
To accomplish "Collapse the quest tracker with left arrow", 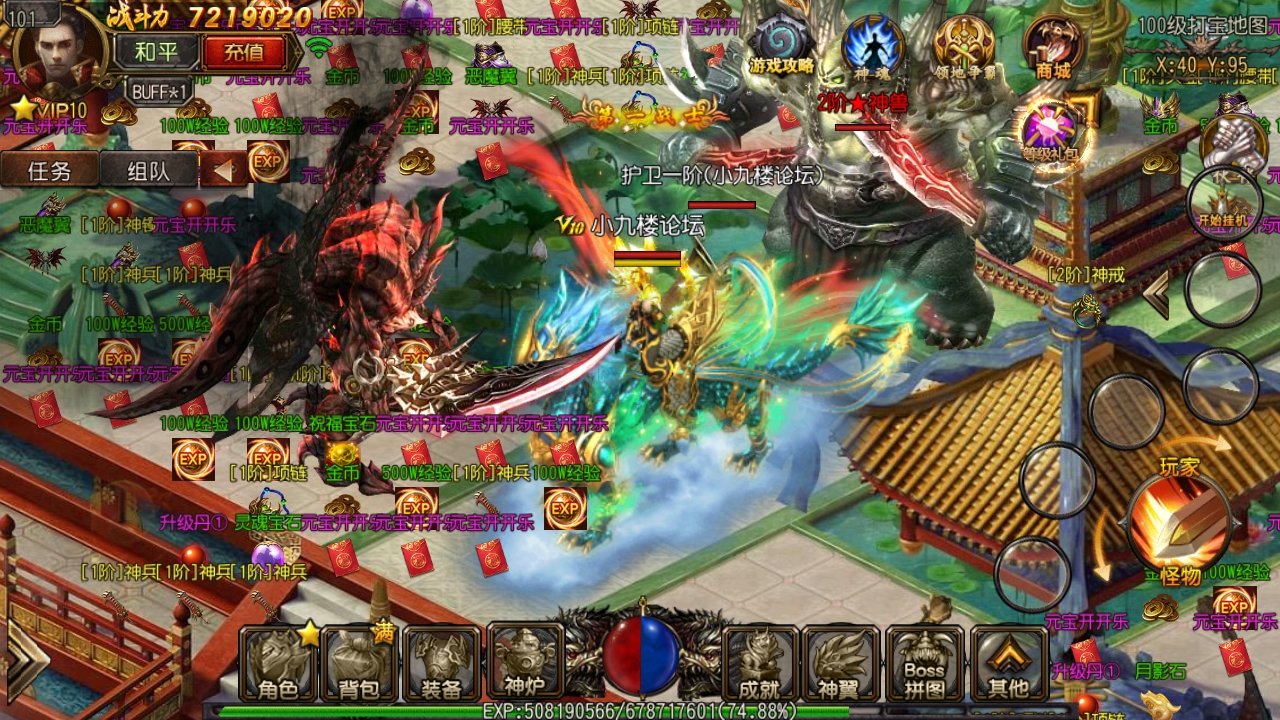I will [x=222, y=169].
